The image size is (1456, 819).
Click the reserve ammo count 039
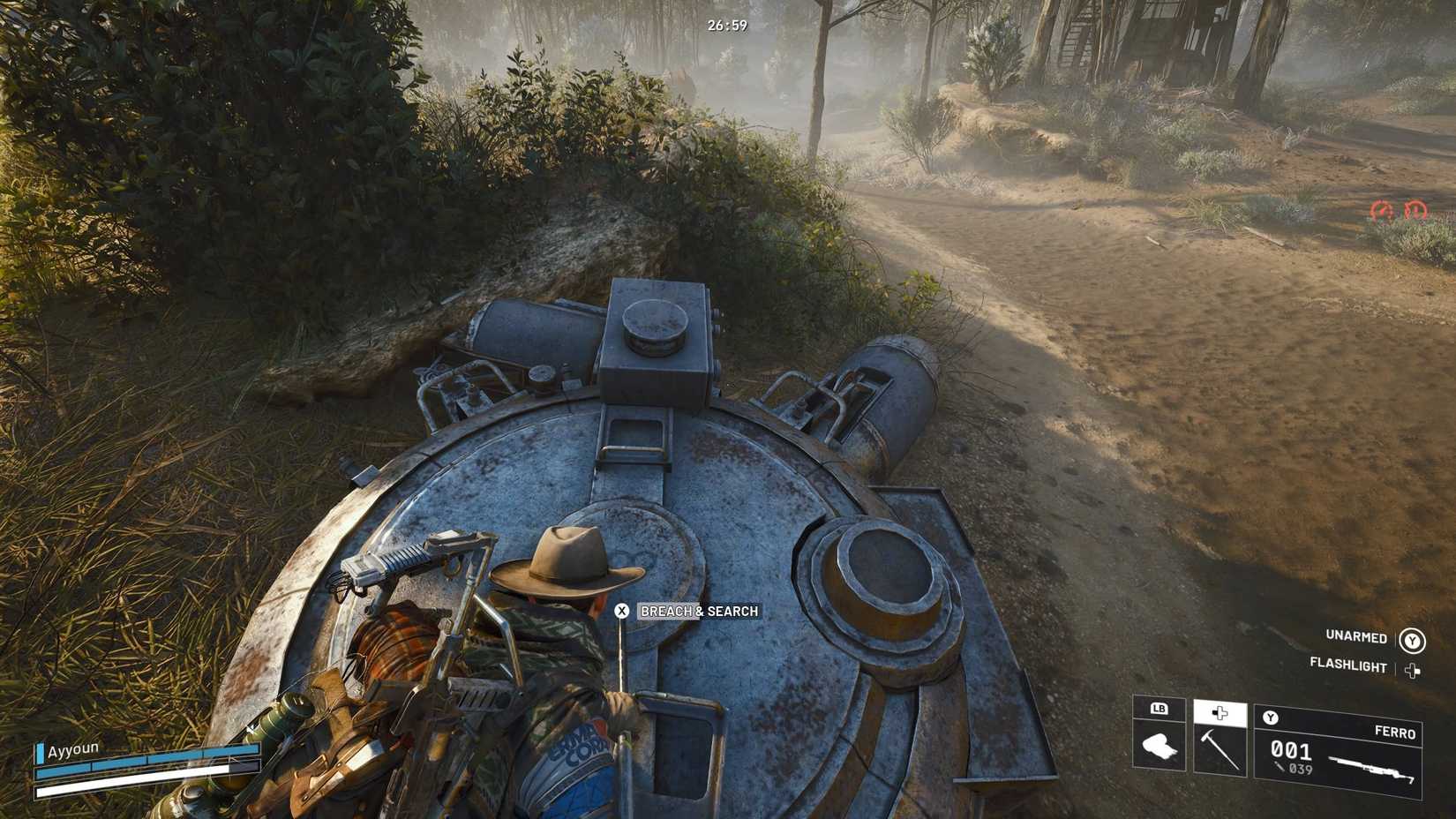click(x=1301, y=768)
